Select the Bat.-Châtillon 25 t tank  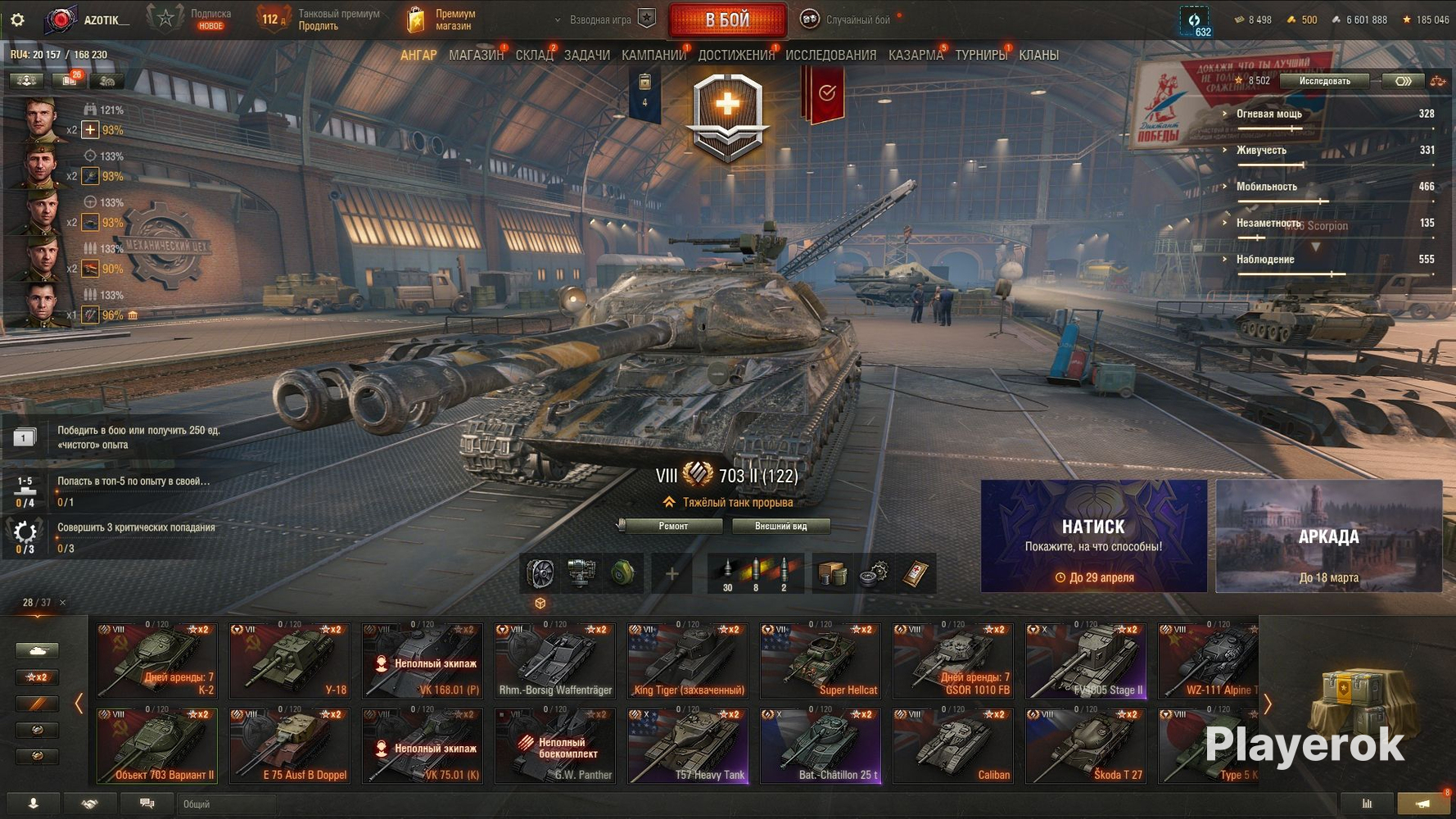pos(821,745)
